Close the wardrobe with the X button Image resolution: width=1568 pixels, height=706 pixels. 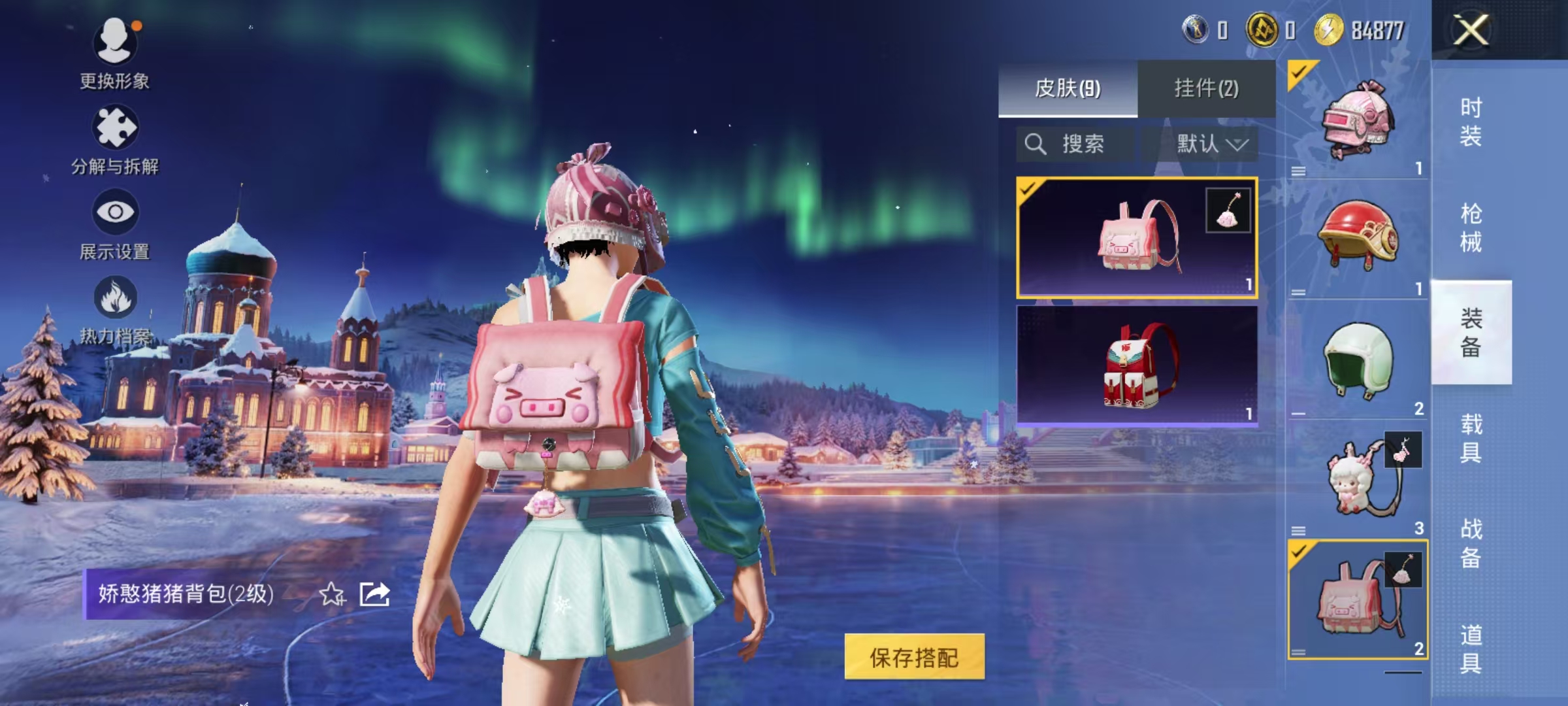tap(1471, 30)
